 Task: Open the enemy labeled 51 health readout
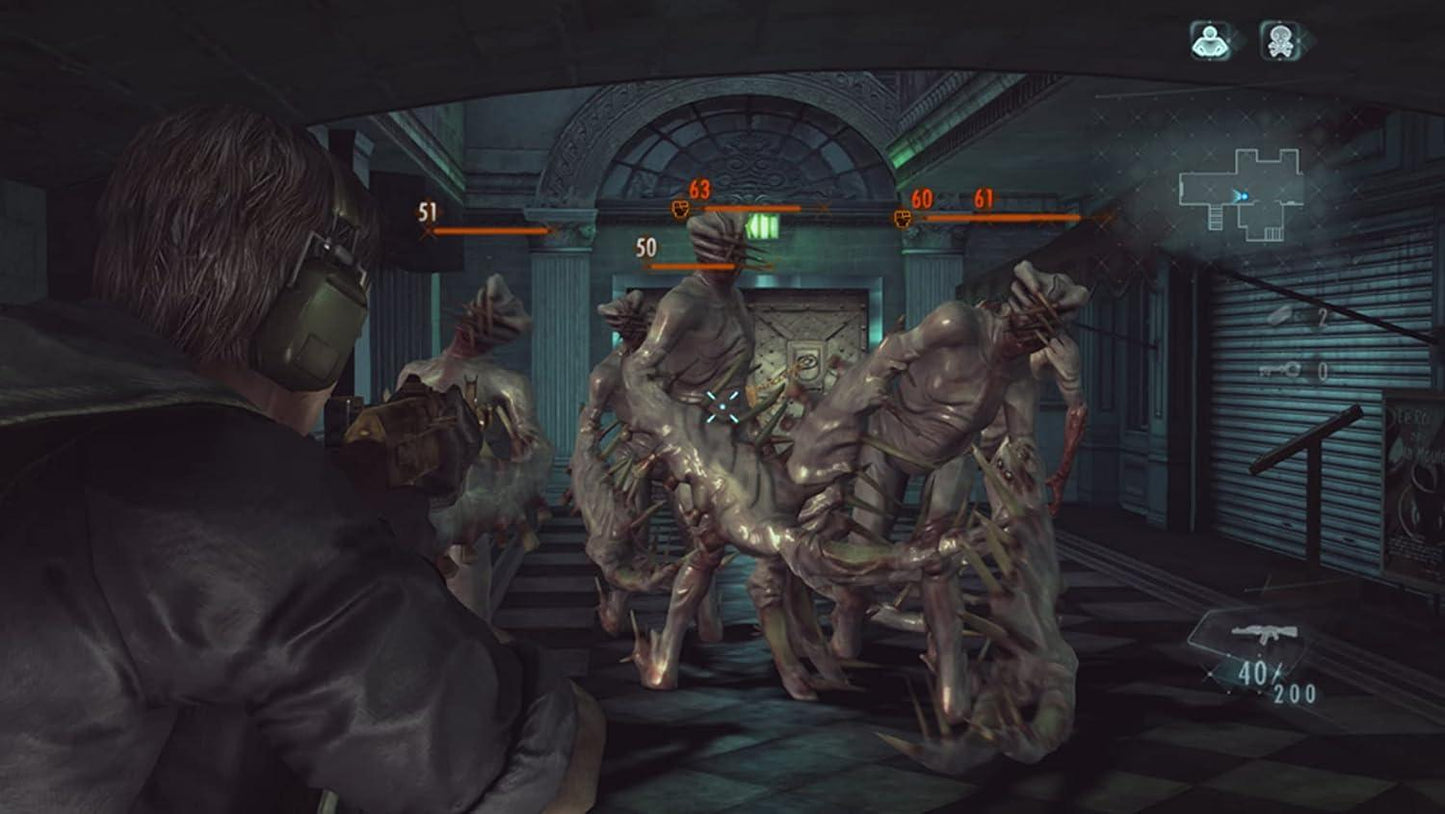tap(428, 211)
